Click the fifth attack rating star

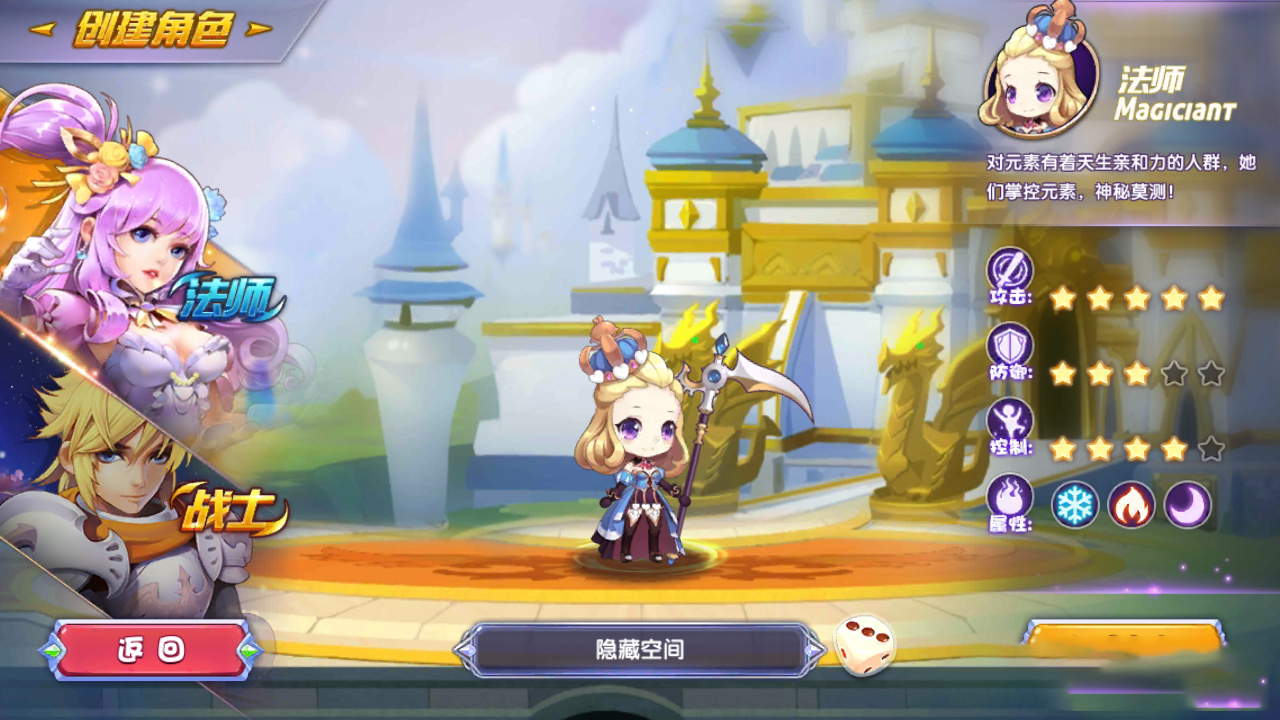1212,296
